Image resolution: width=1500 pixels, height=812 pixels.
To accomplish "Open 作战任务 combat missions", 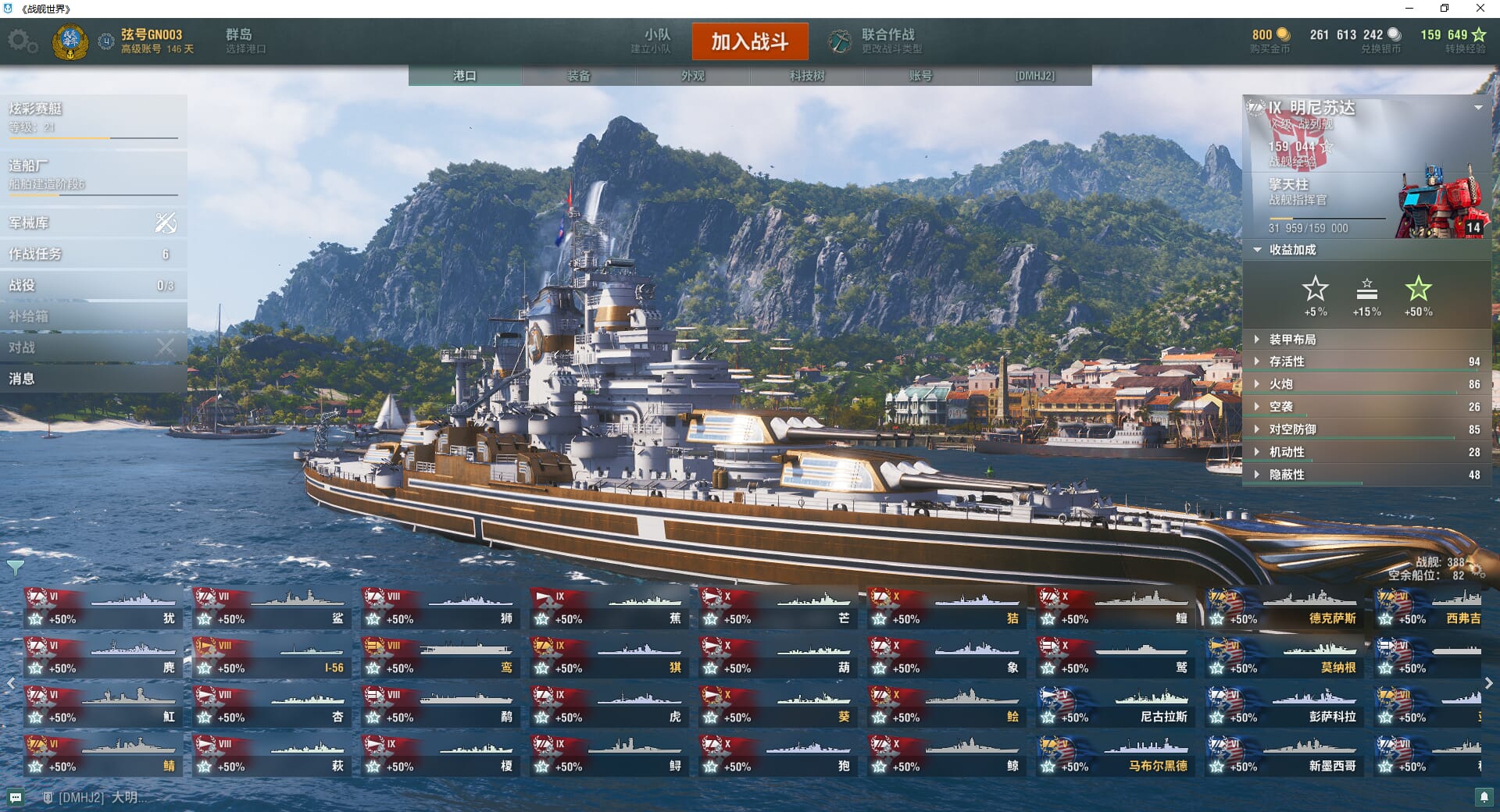I will [x=93, y=255].
